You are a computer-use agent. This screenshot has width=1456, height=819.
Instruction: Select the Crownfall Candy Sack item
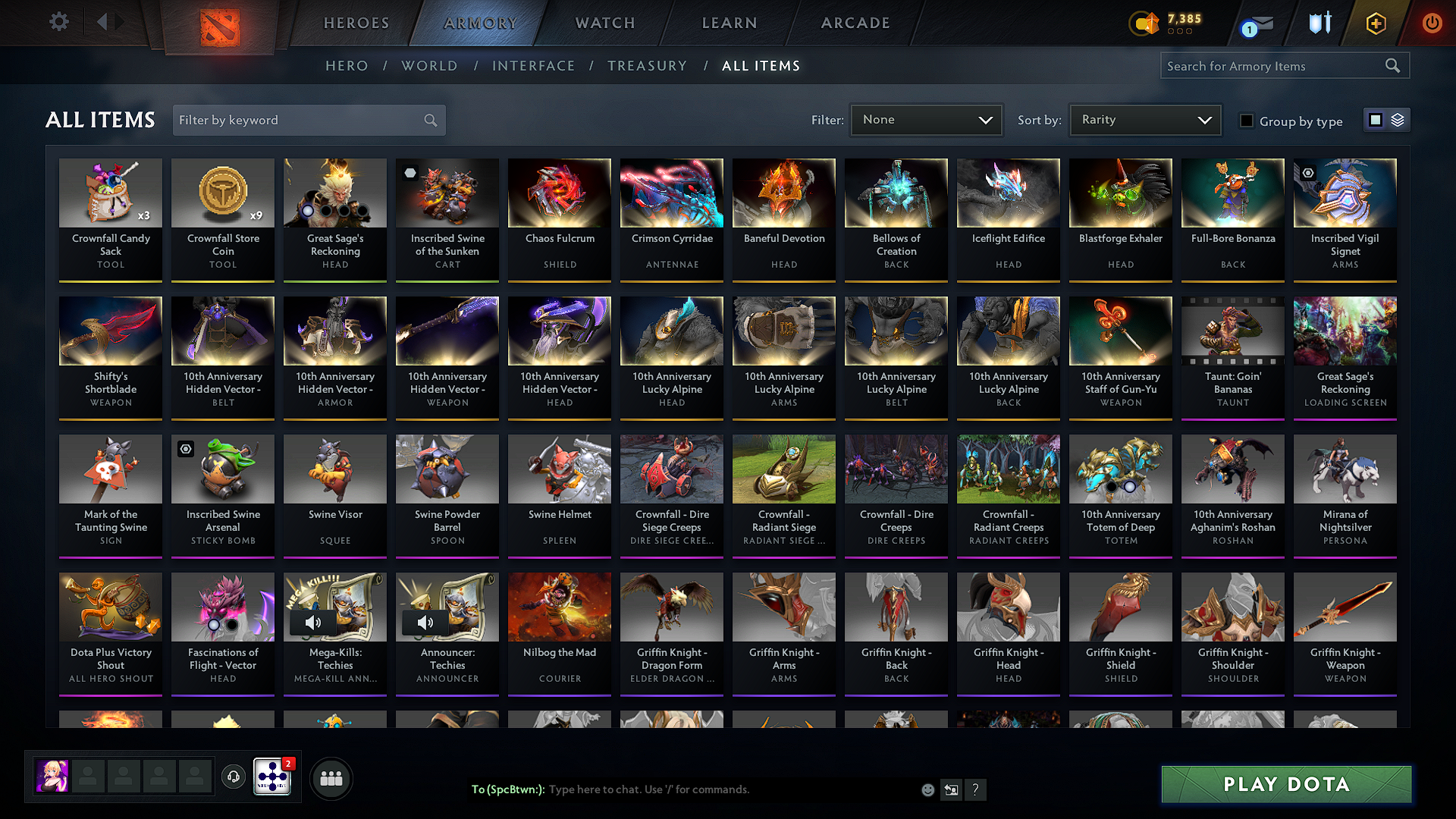(x=111, y=220)
